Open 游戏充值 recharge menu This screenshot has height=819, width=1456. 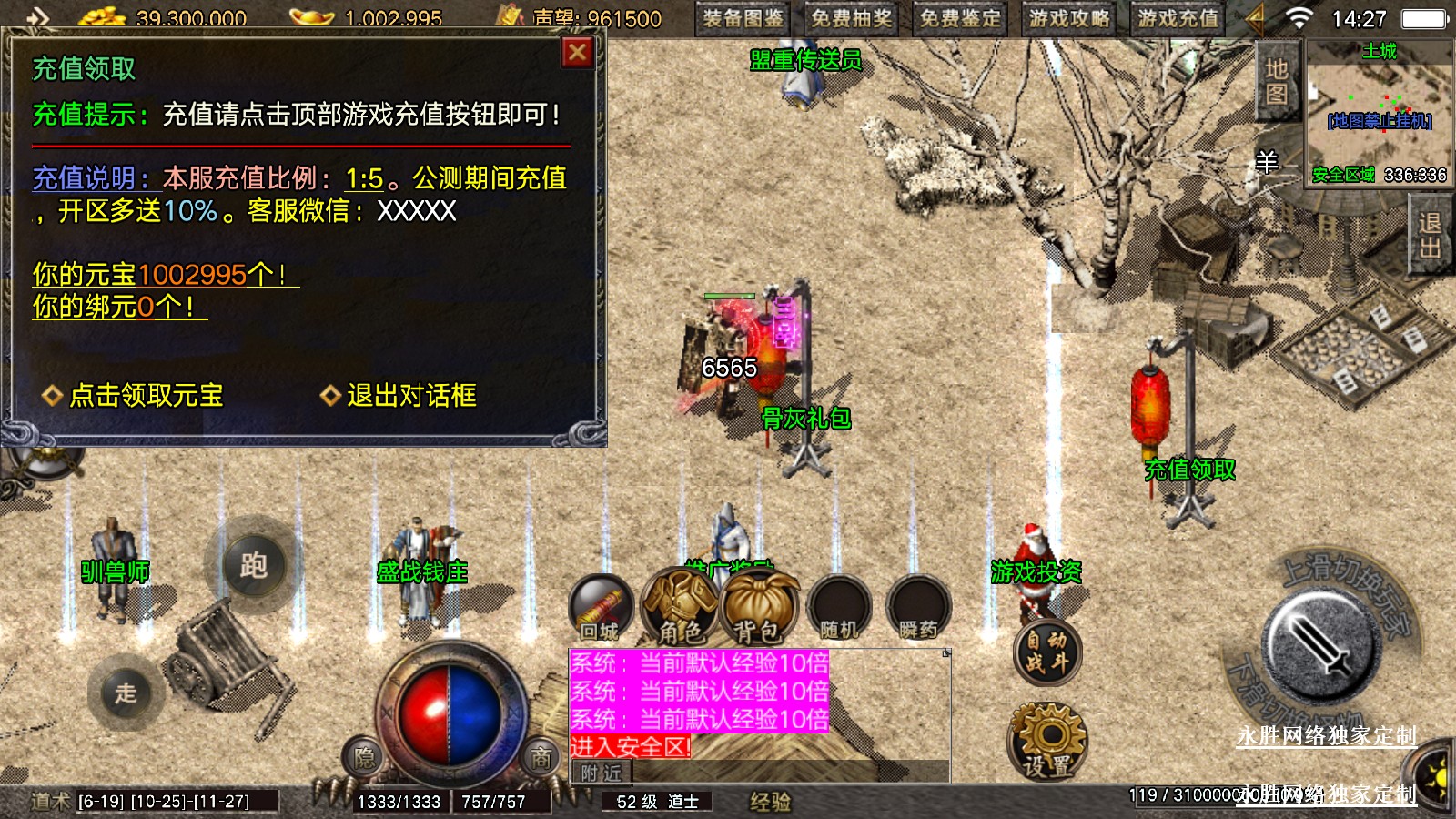click(1178, 18)
